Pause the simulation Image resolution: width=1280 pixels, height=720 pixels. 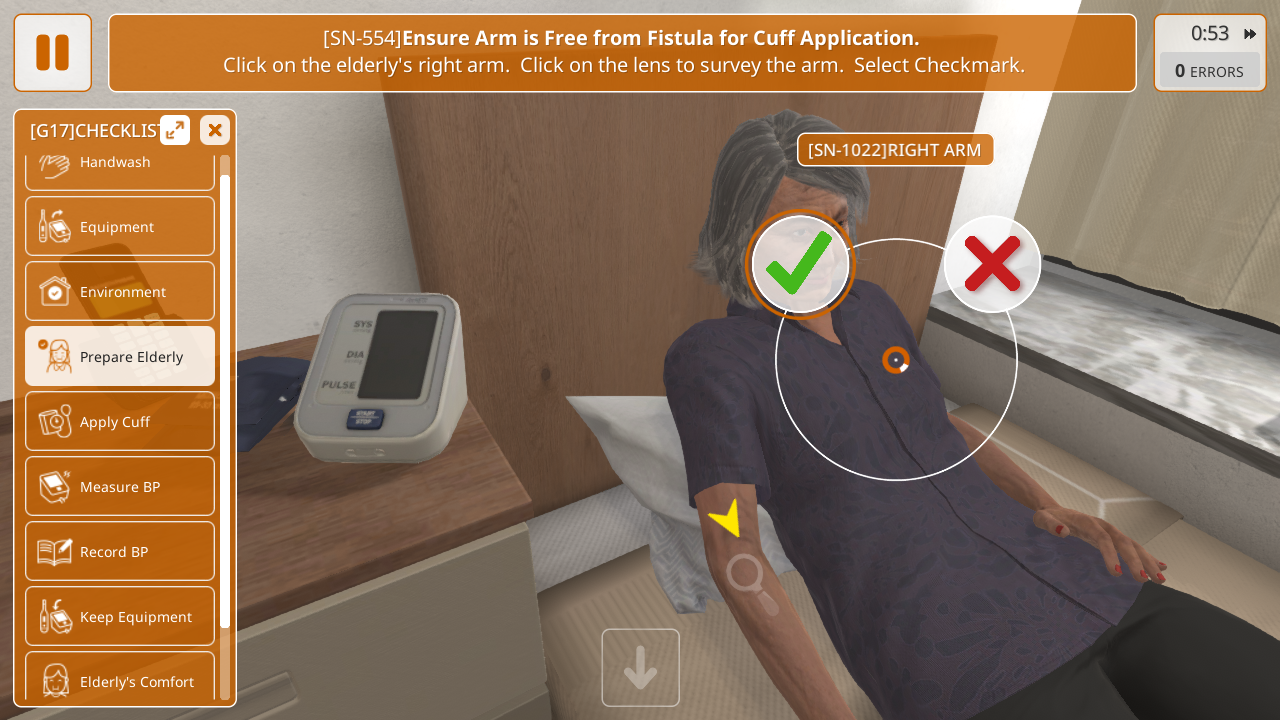[52, 53]
